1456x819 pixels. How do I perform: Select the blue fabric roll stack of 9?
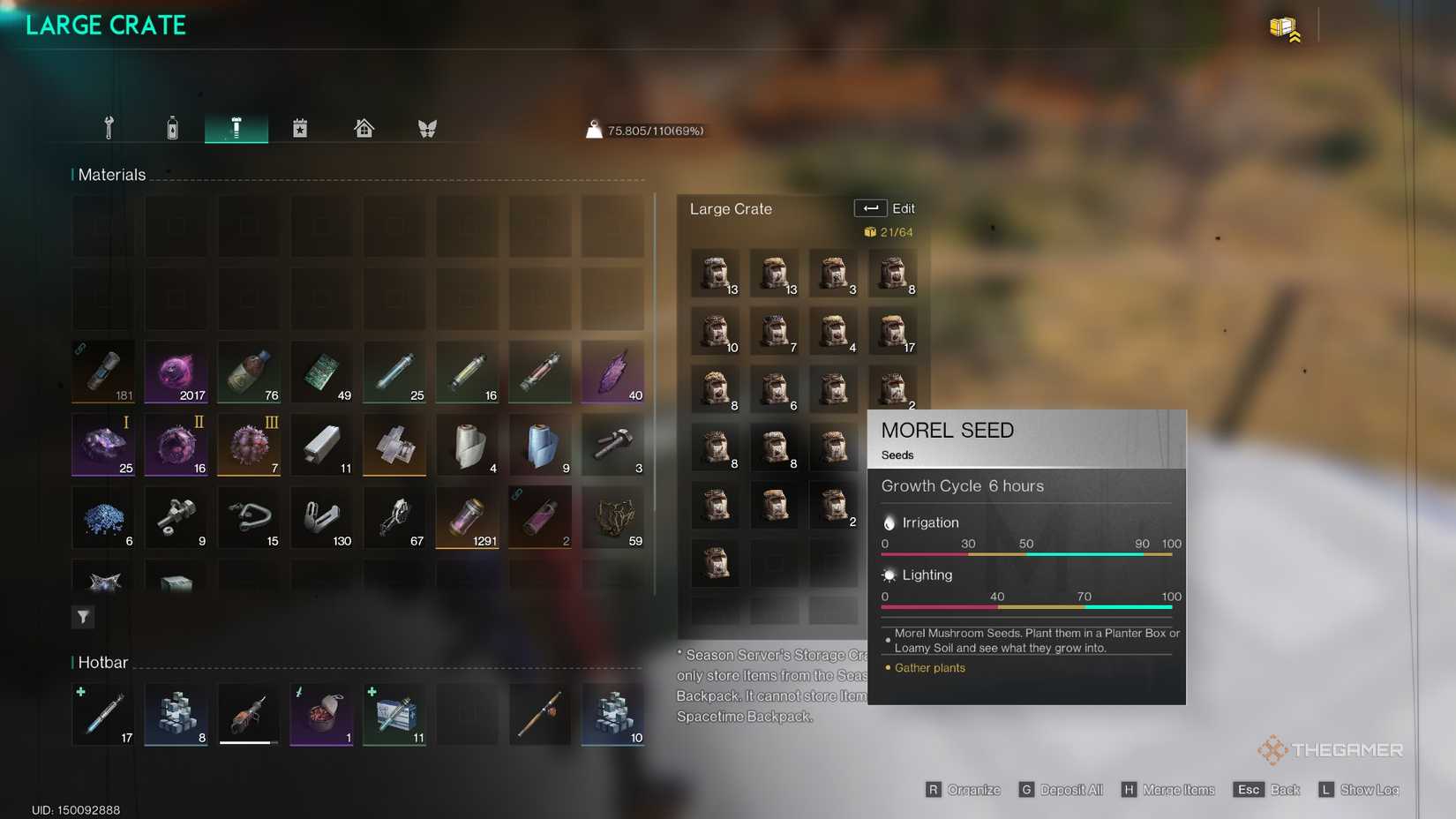pos(540,444)
